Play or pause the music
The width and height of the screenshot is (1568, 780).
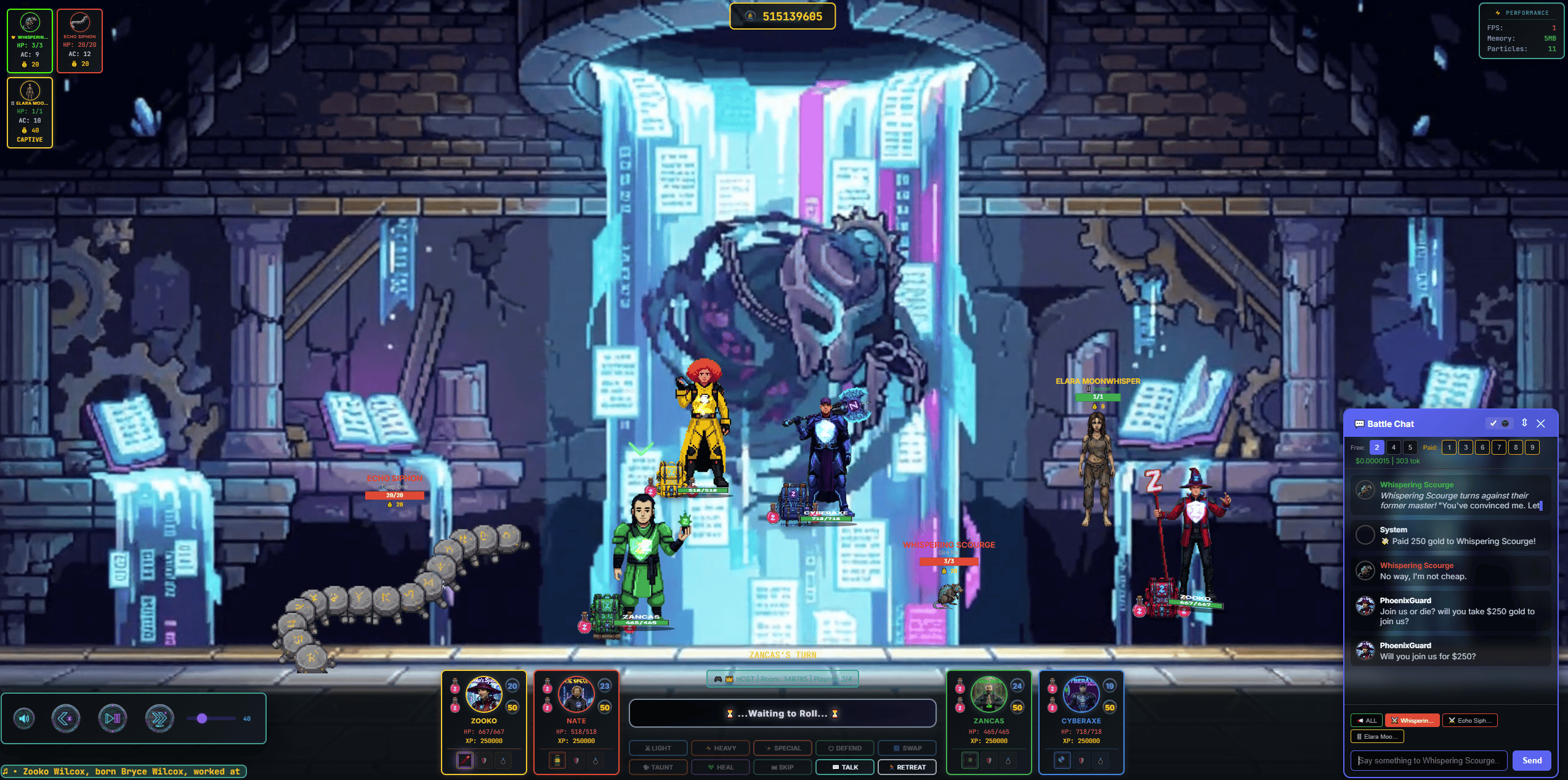pyautogui.click(x=113, y=718)
